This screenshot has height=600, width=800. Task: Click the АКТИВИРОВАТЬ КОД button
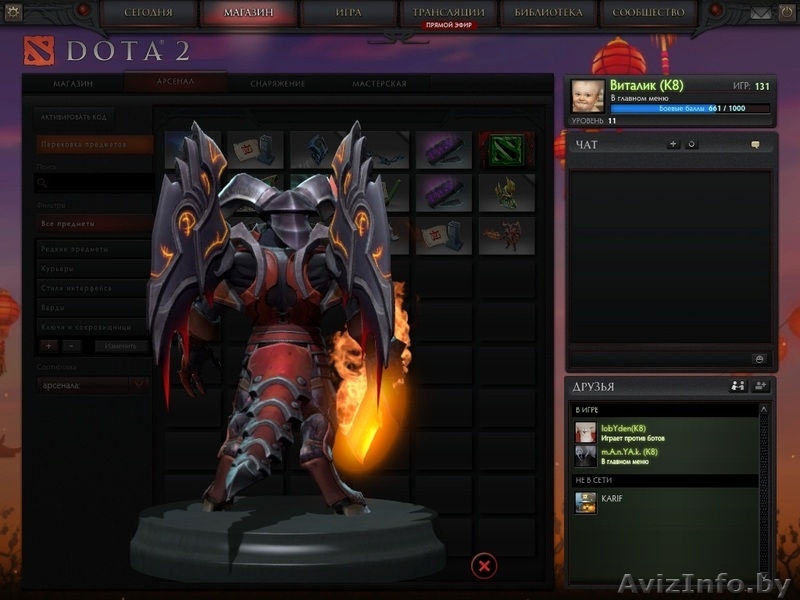coord(72,117)
